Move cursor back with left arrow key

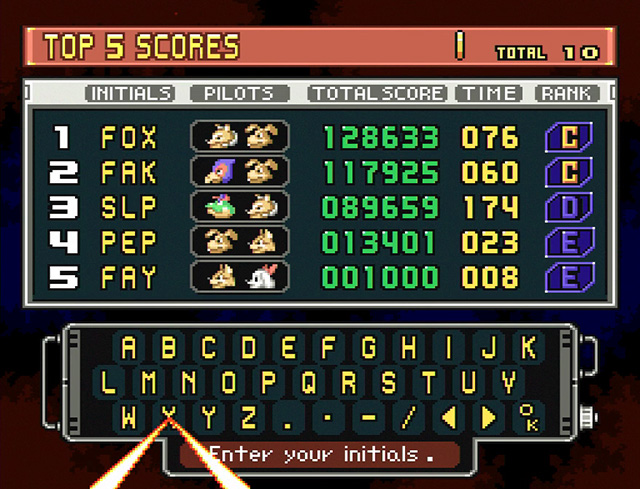(x=448, y=416)
